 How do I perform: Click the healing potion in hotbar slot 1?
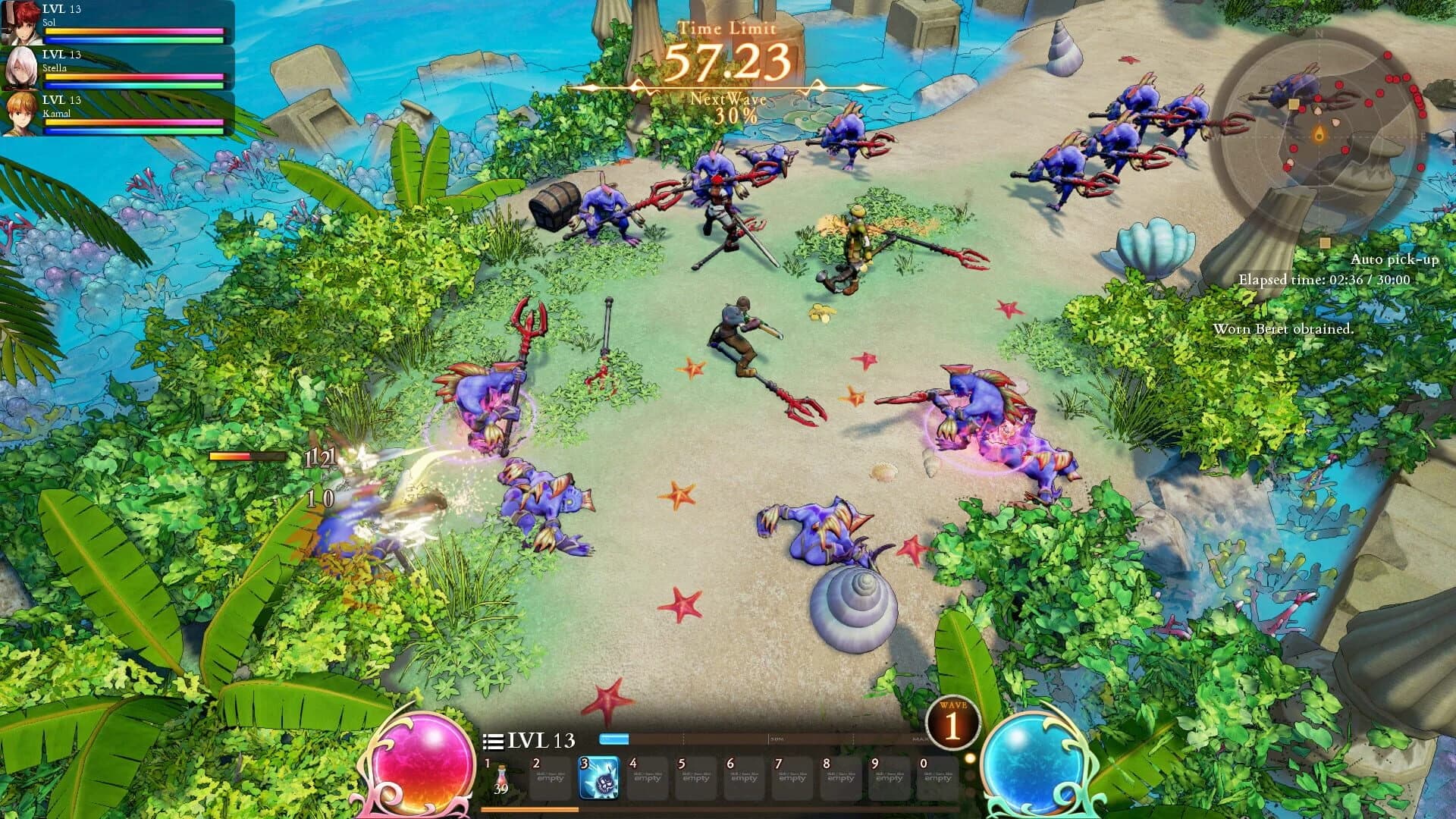pos(503,773)
